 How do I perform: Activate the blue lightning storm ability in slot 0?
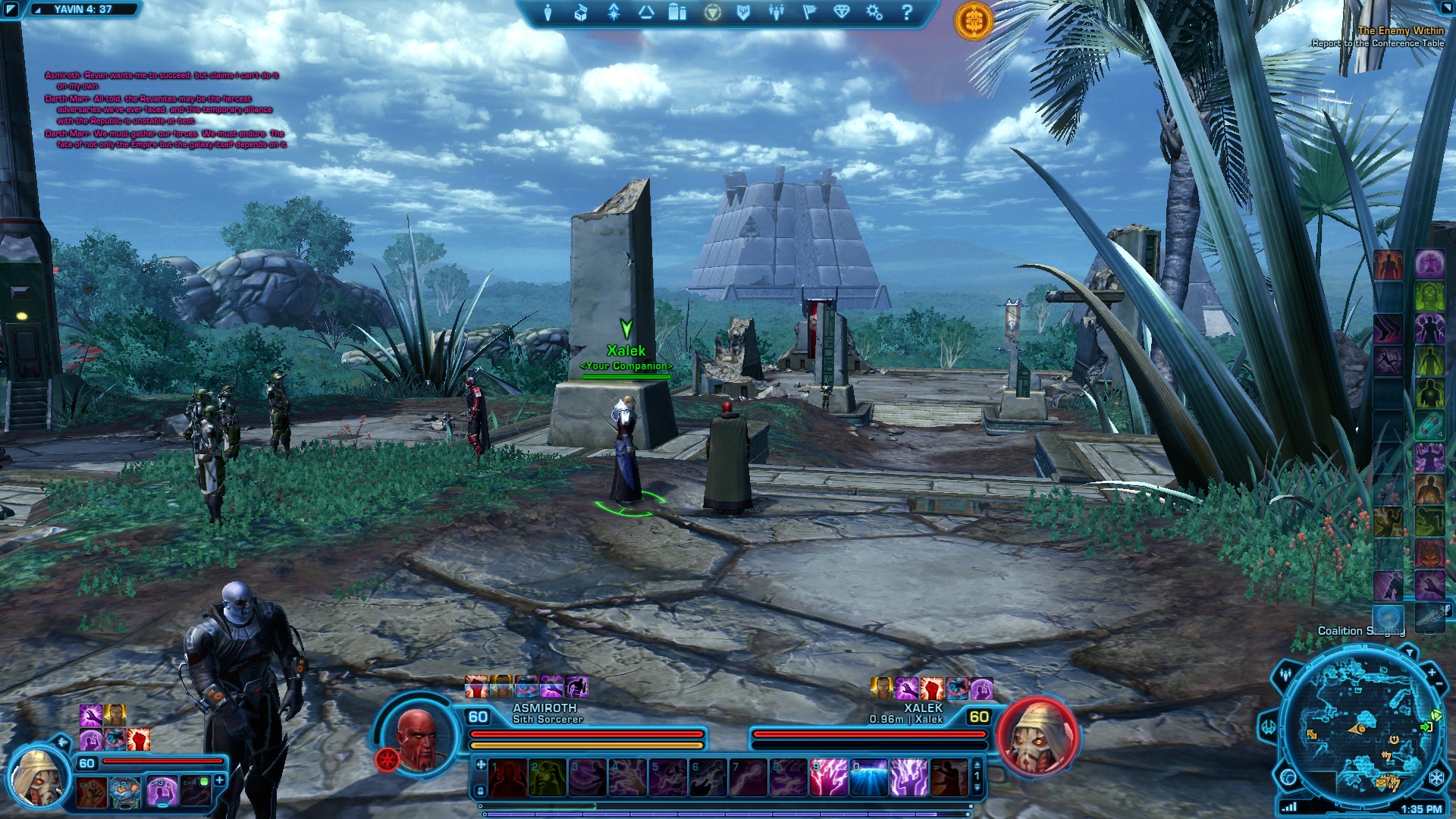click(869, 778)
